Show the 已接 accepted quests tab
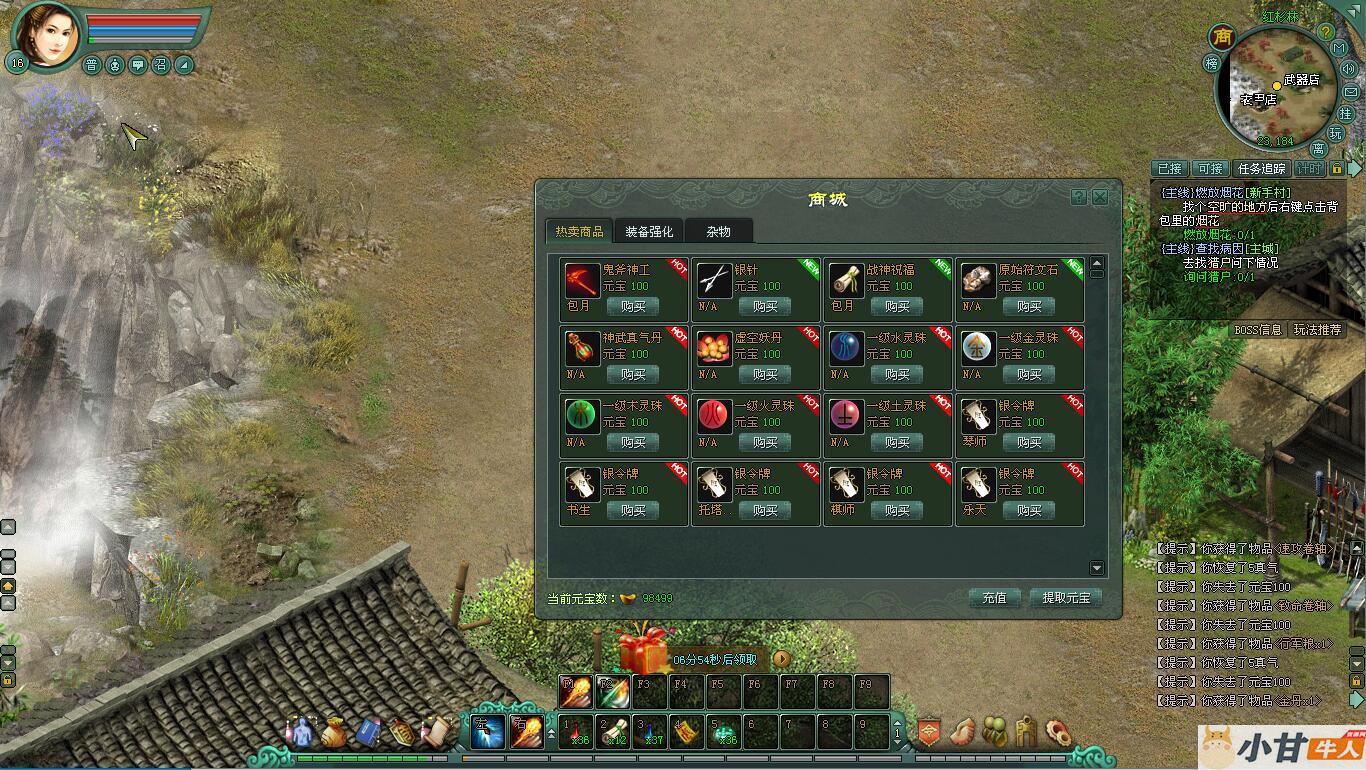Viewport: 1366px width, 770px height. click(x=1169, y=169)
